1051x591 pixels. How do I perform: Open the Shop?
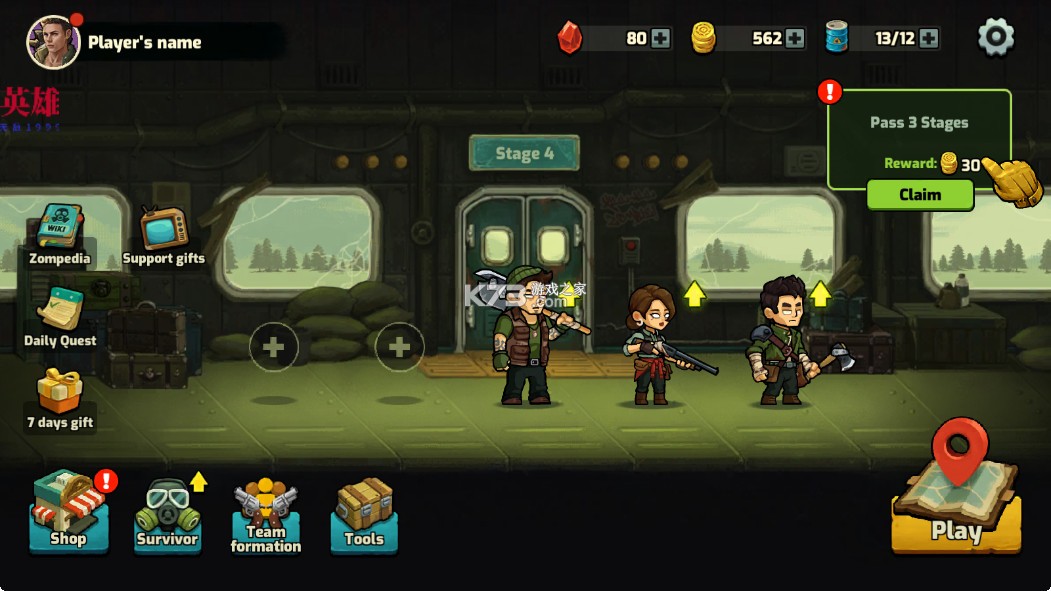tap(68, 512)
